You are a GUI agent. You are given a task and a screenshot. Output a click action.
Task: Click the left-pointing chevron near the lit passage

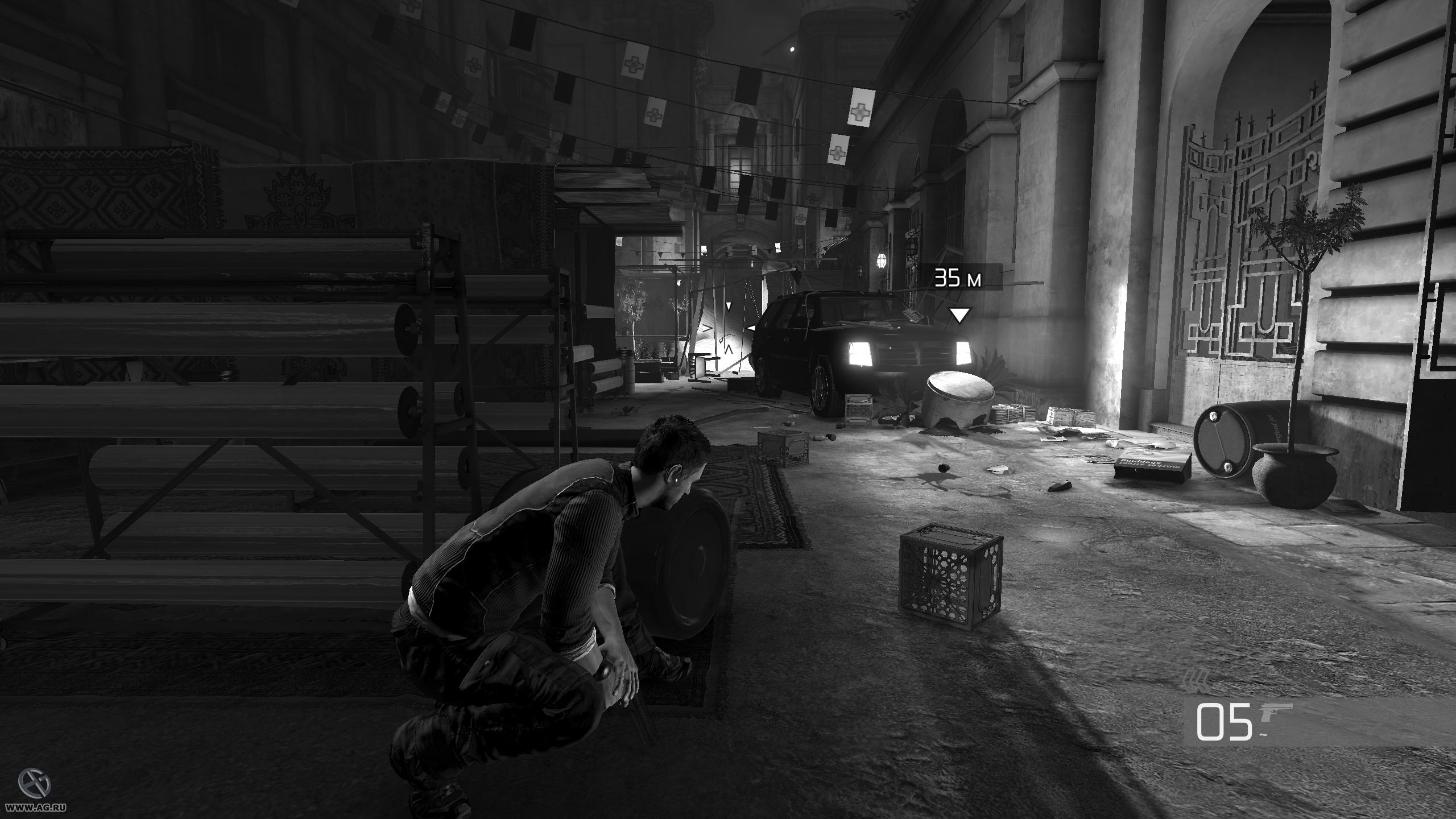tap(751, 327)
